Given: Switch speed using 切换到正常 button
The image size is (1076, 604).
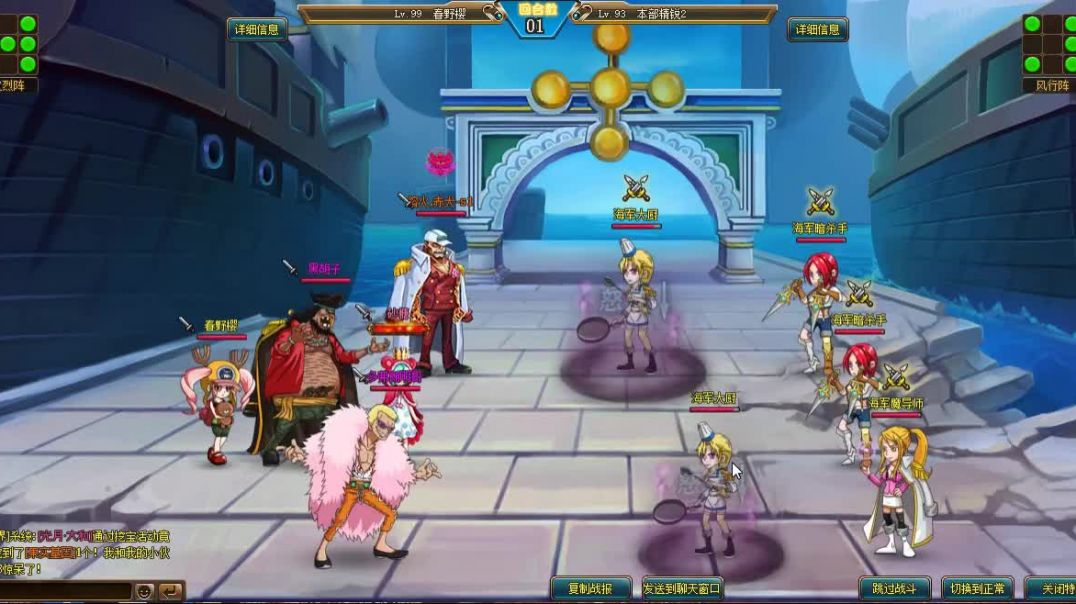Looking at the screenshot, I should pos(977,588).
